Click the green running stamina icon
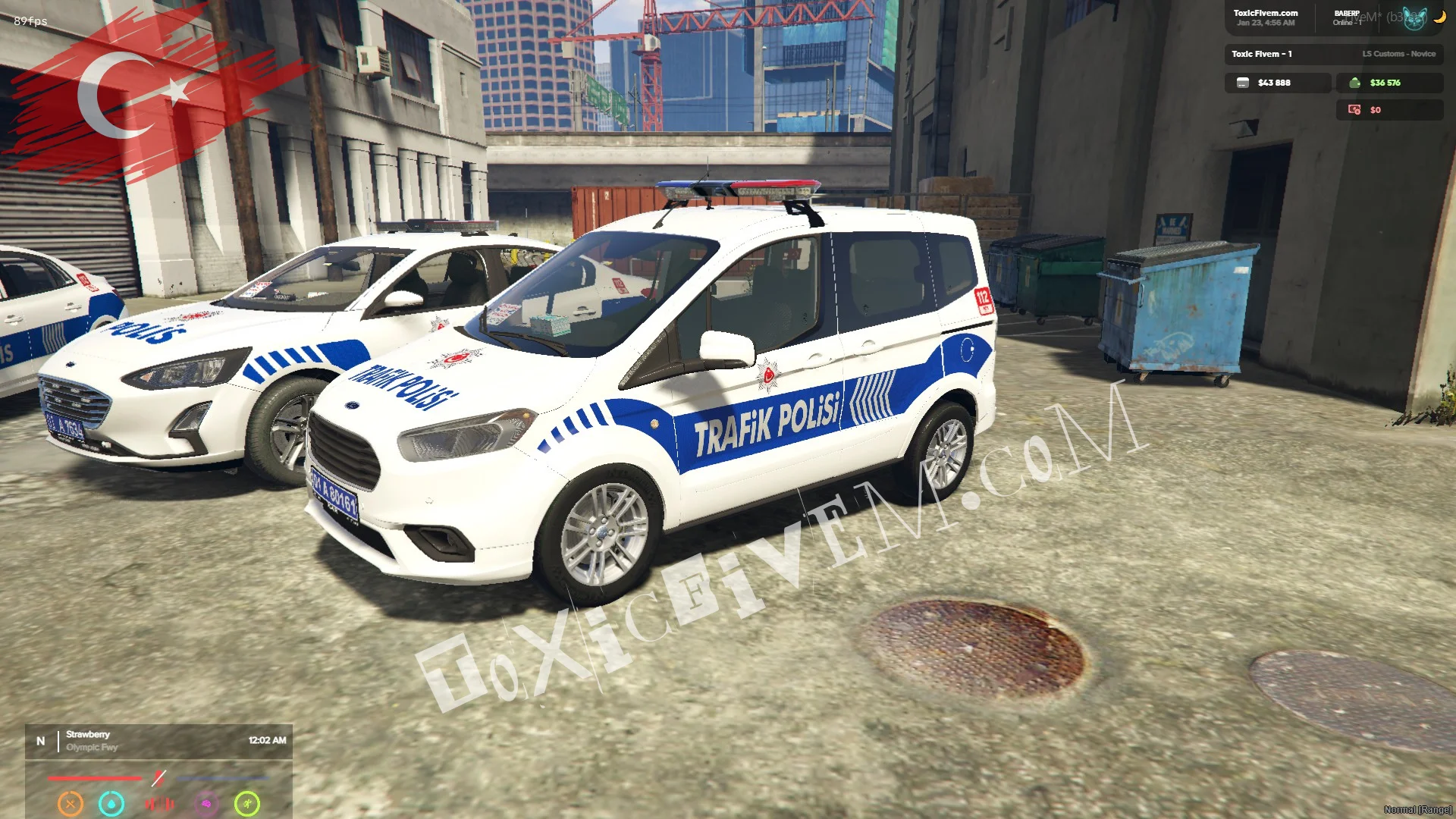 247,803
